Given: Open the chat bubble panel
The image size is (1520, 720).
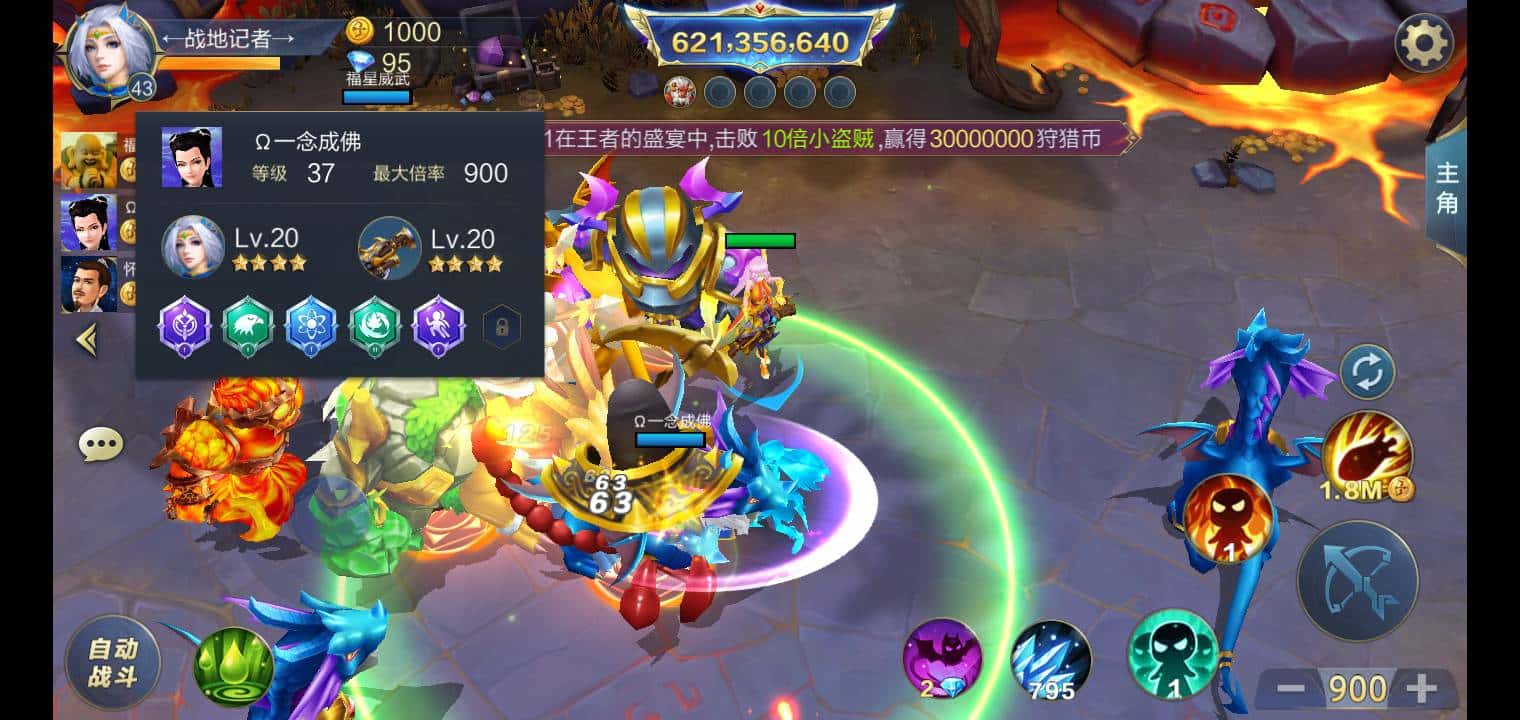Looking at the screenshot, I should (x=100, y=442).
